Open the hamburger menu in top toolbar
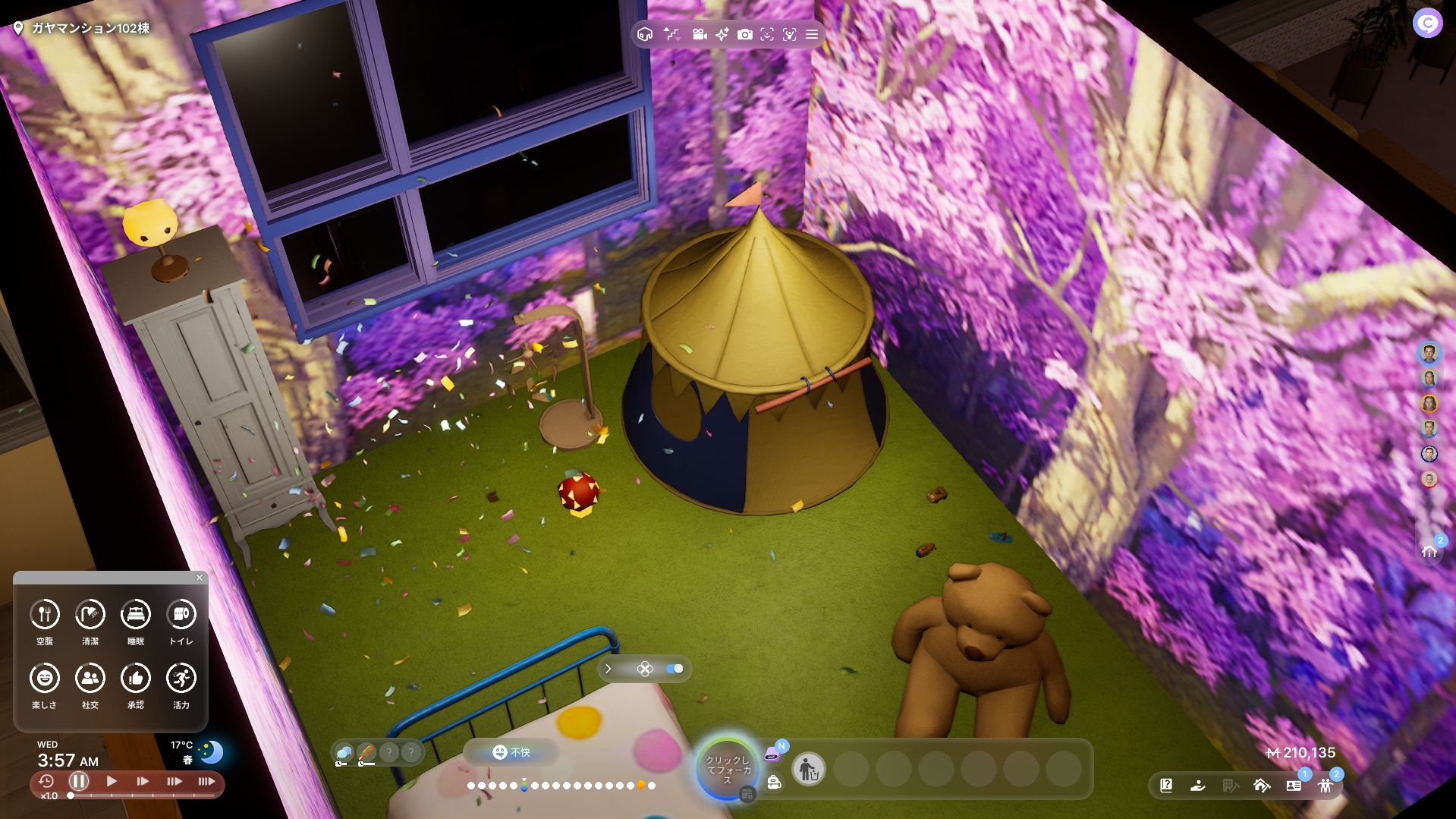 [x=812, y=34]
